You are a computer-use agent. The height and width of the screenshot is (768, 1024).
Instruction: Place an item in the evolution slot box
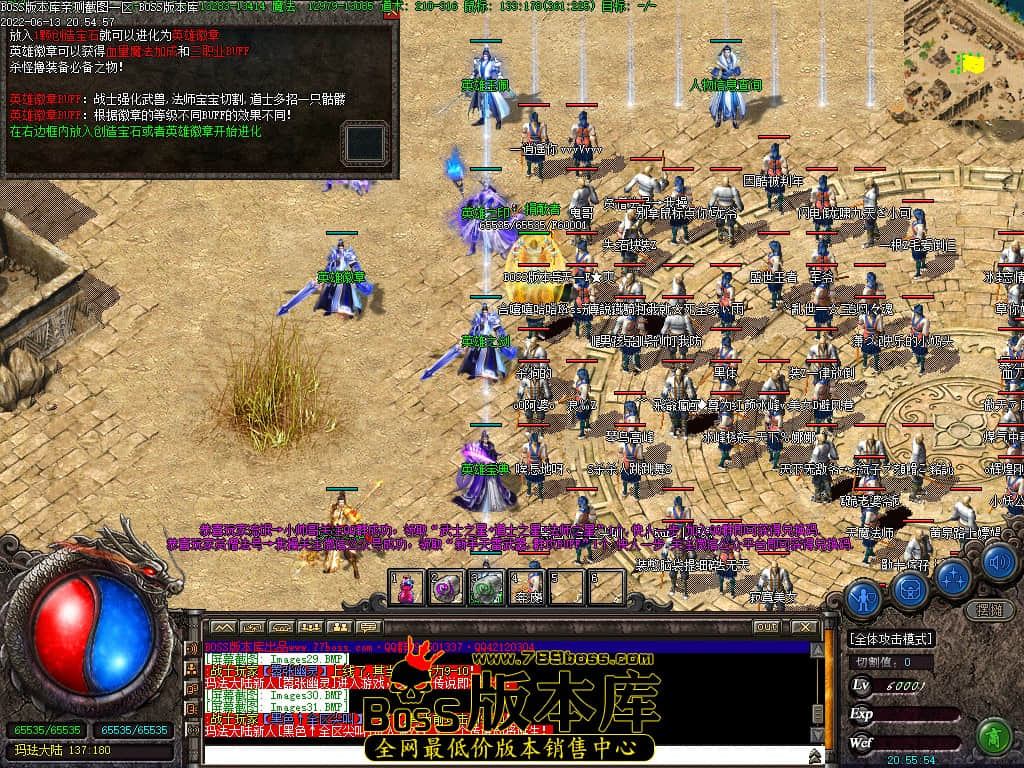point(364,141)
